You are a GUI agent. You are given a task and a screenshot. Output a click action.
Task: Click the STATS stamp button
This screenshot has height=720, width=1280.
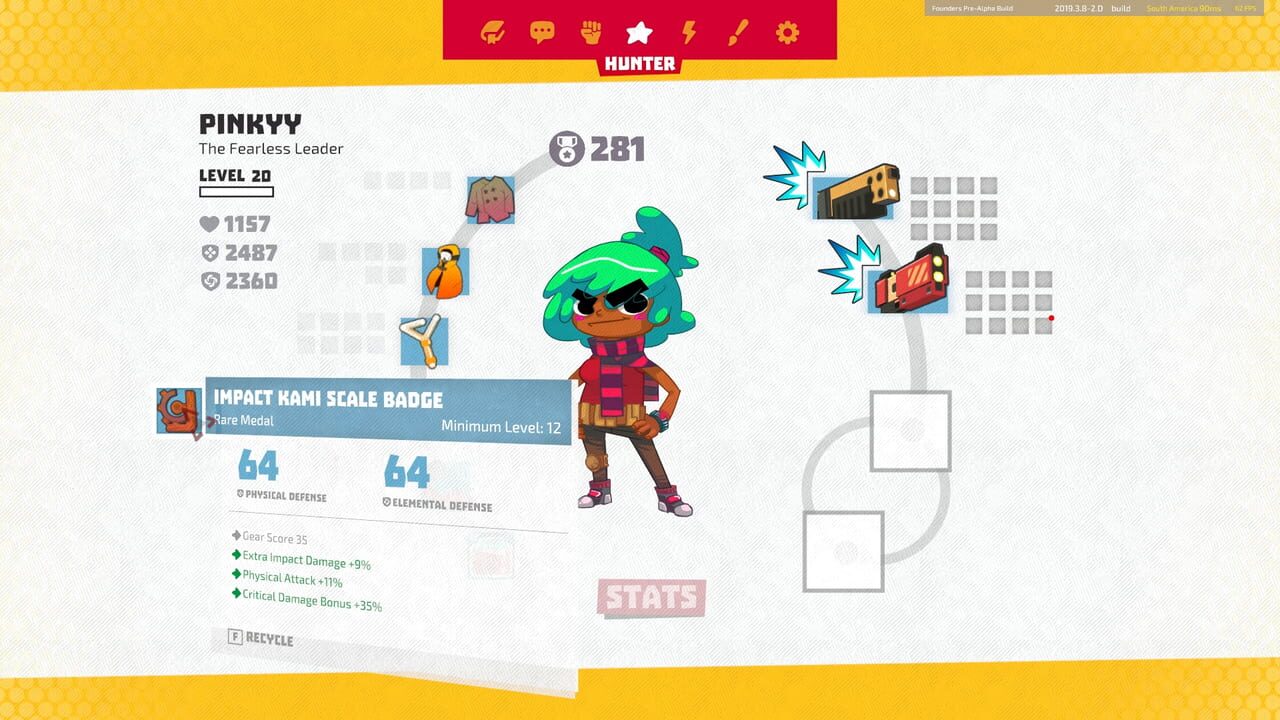pyautogui.click(x=652, y=599)
